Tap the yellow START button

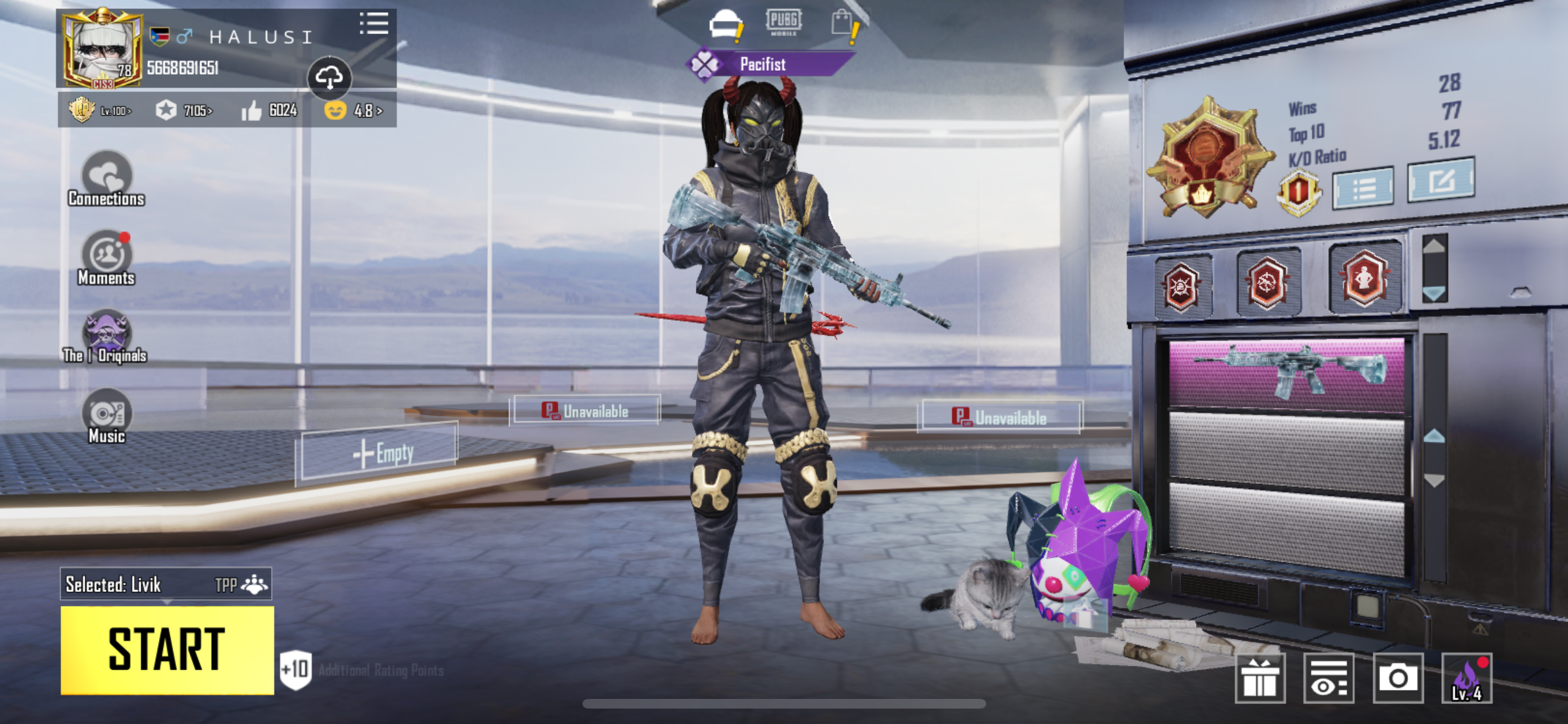(167, 650)
